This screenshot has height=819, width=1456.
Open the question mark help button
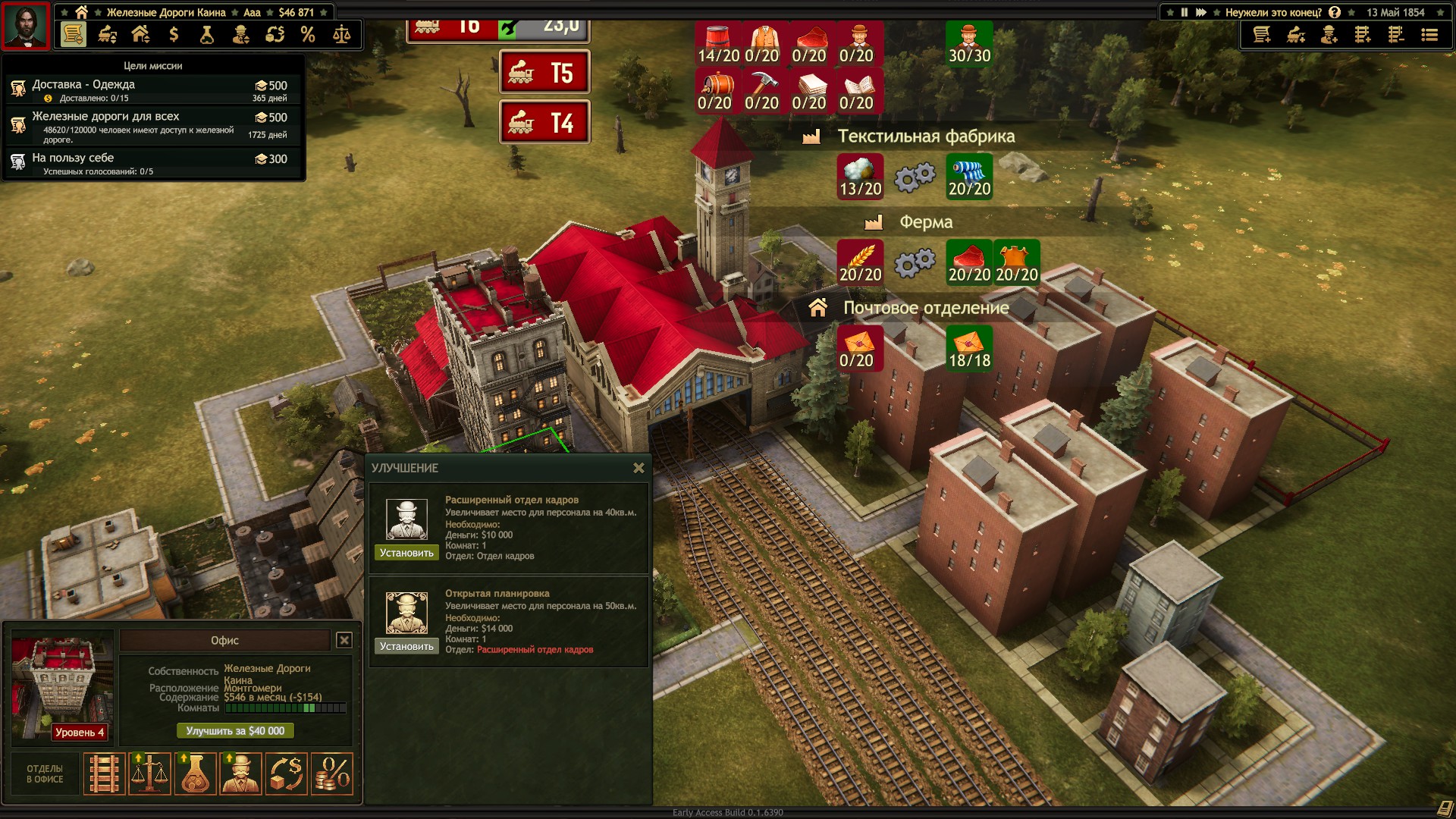[1335, 12]
